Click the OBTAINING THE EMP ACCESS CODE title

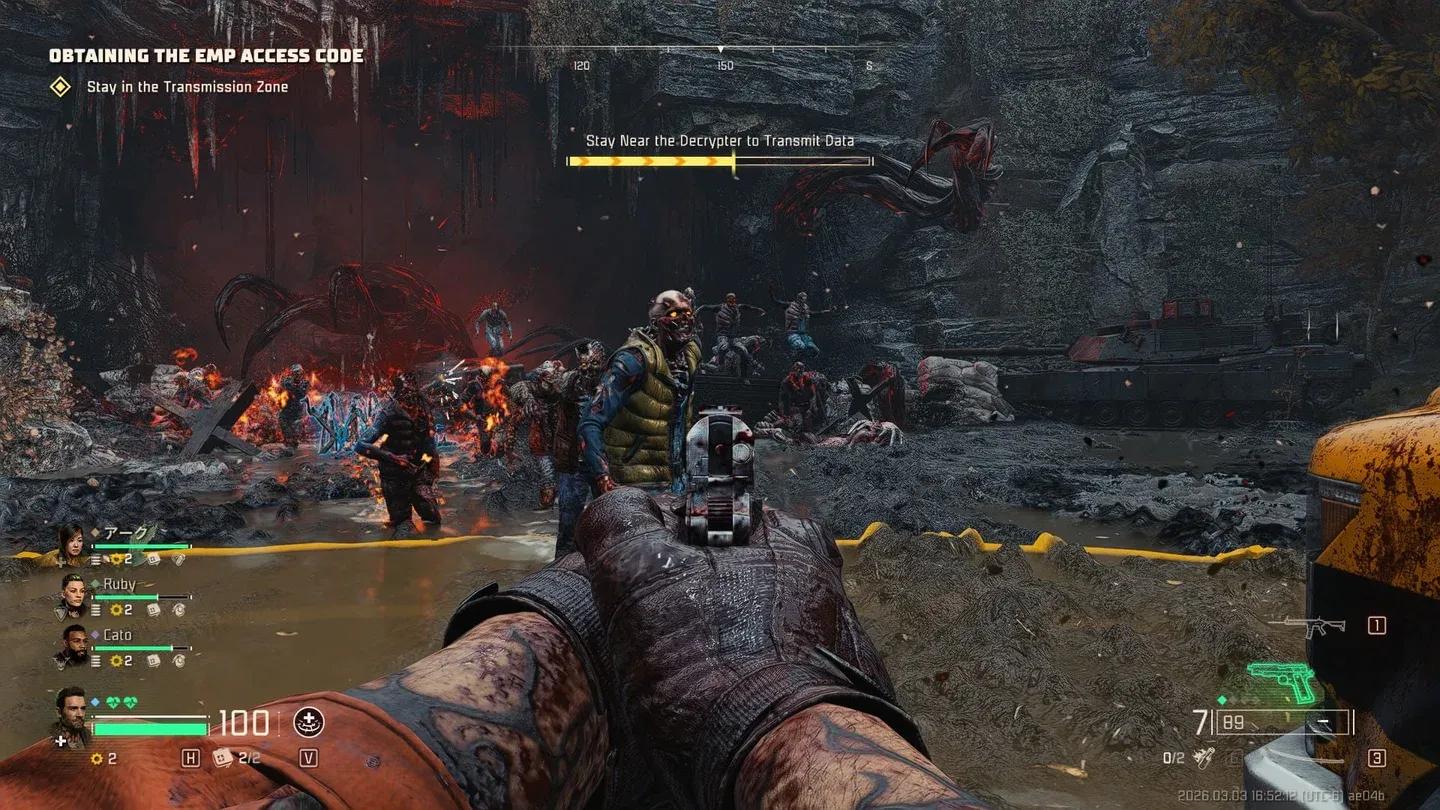click(x=206, y=56)
